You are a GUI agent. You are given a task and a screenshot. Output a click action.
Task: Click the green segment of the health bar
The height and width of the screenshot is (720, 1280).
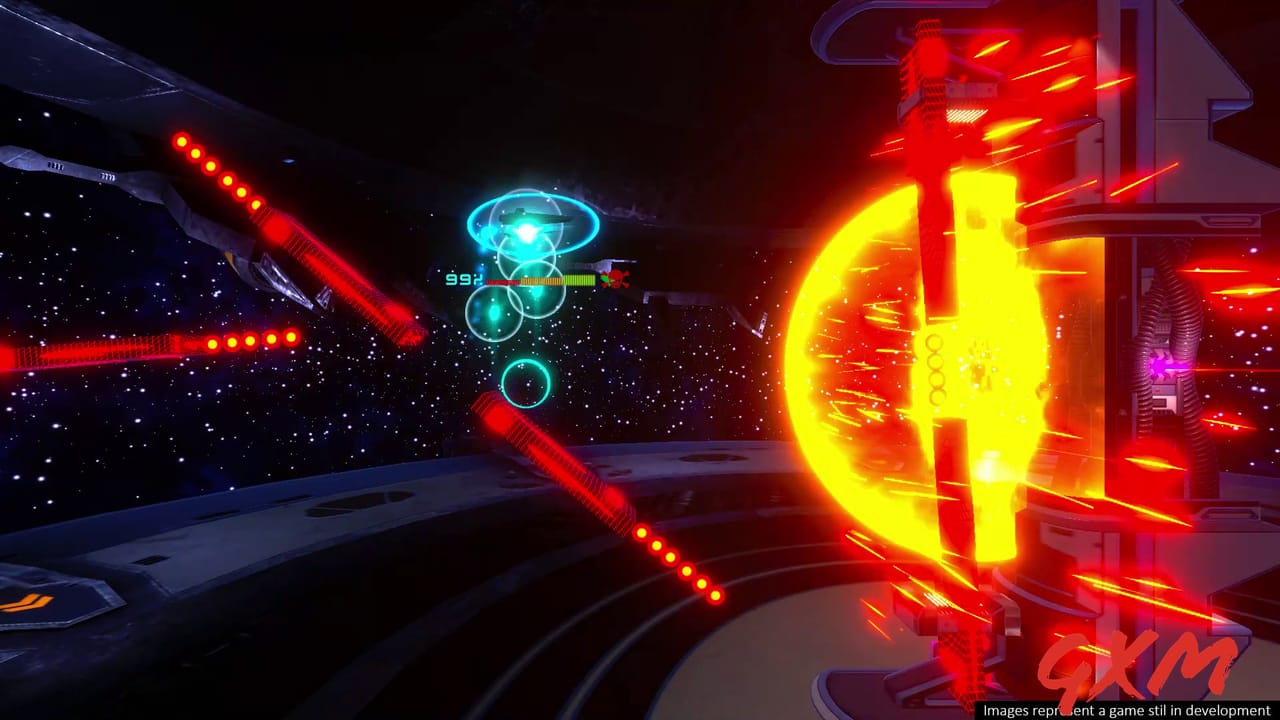point(580,278)
